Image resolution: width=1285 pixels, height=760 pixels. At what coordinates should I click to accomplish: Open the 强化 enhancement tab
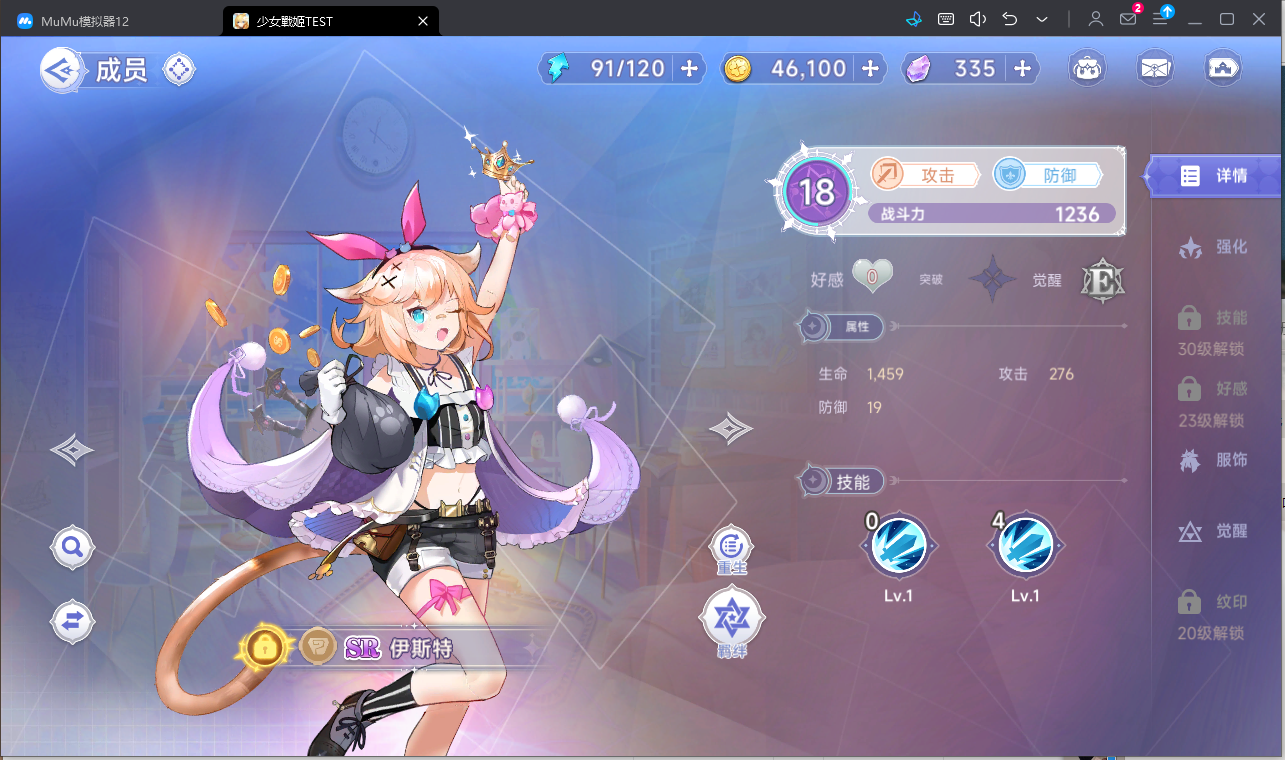[1214, 247]
